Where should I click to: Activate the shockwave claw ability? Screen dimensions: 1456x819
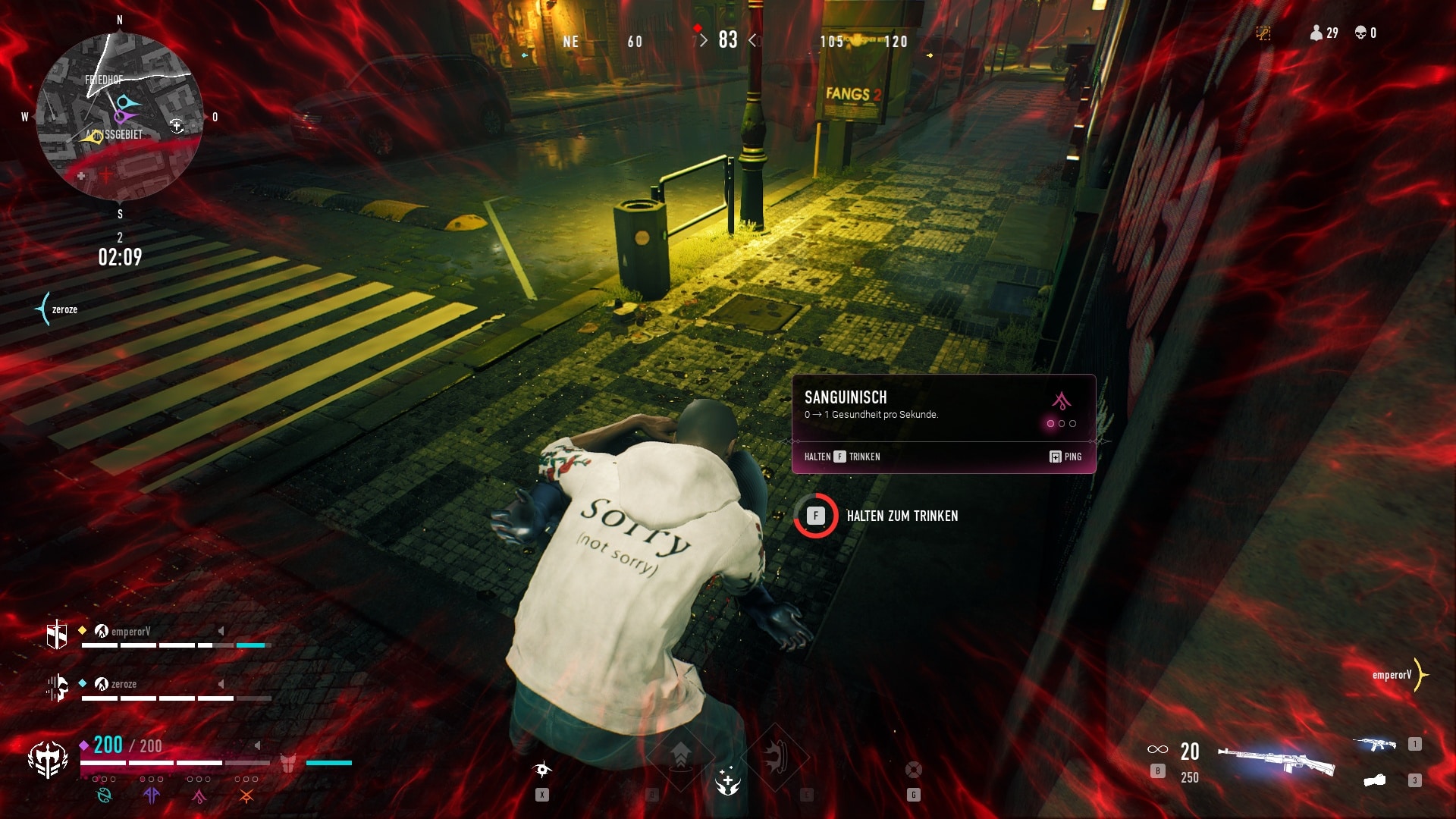[775, 757]
